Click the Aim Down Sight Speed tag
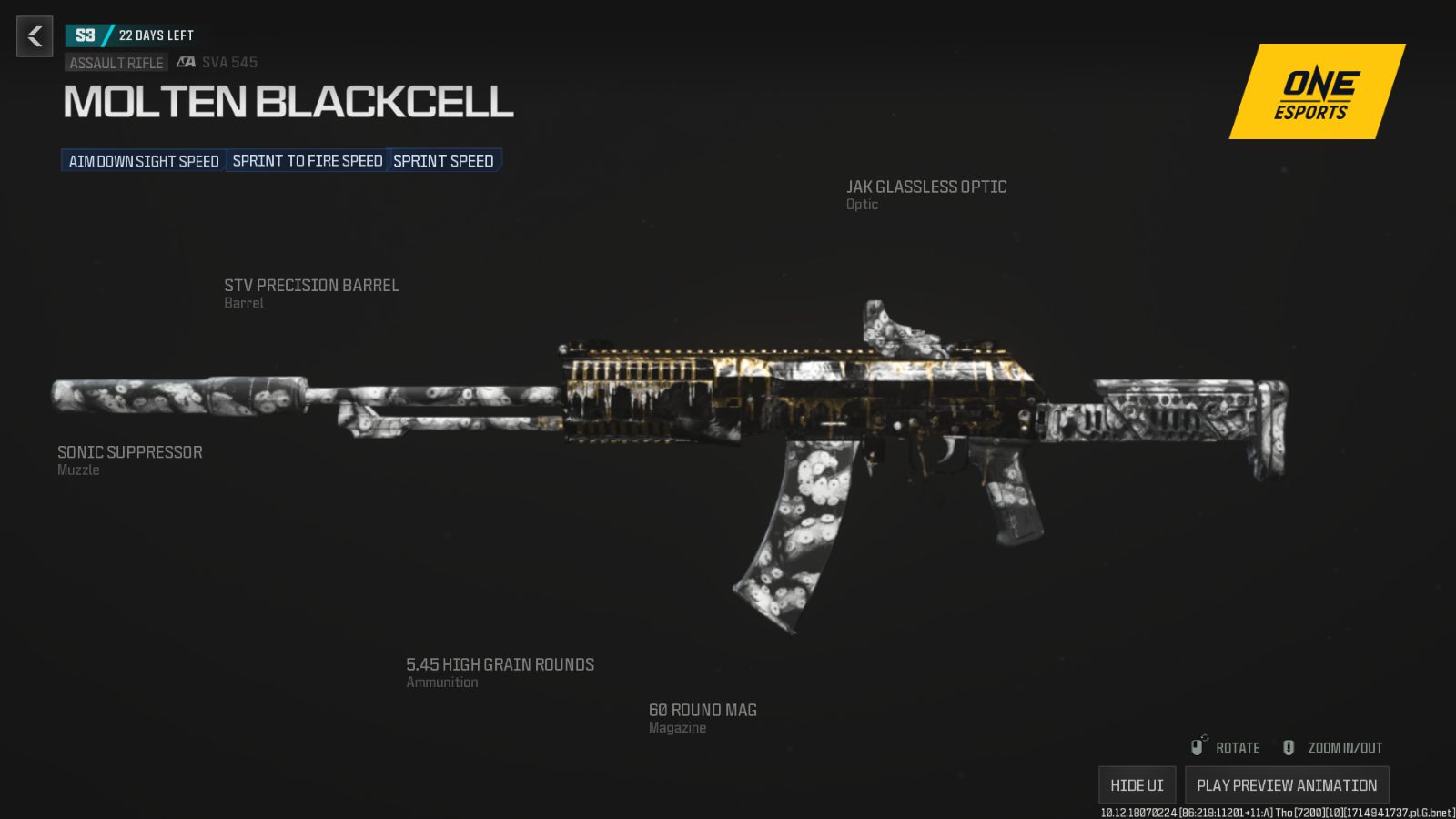Viewport: 1456px width, 819px height. tap(144, 161)
